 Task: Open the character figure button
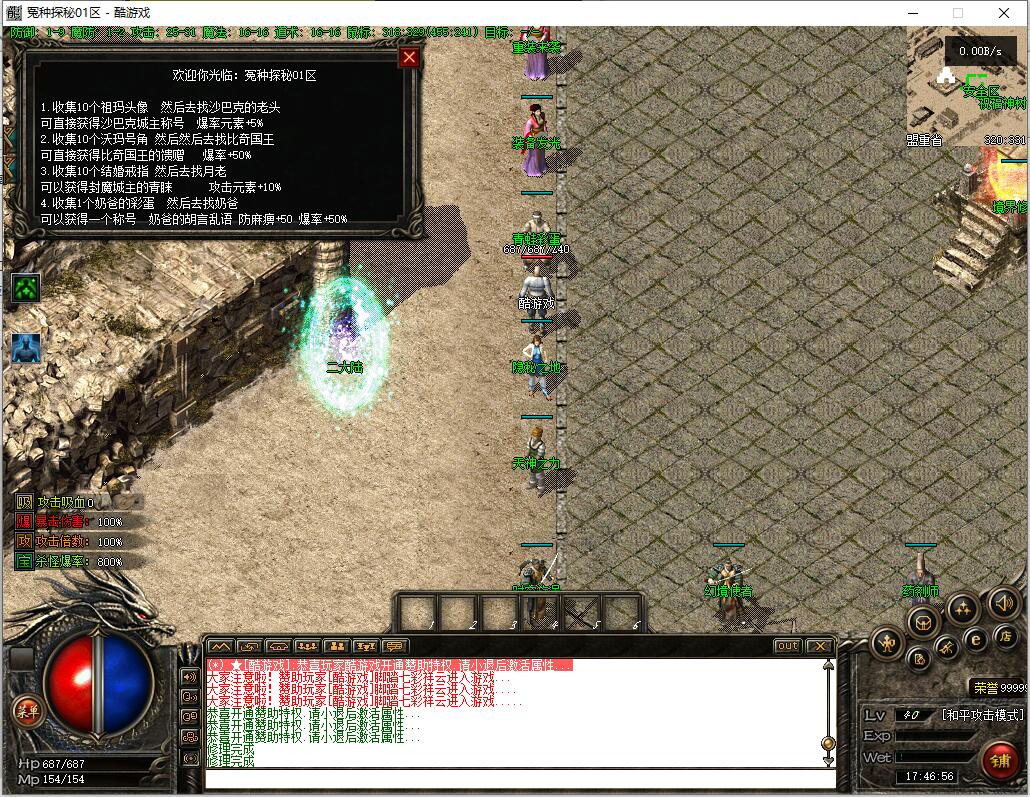tap(887, 642)
